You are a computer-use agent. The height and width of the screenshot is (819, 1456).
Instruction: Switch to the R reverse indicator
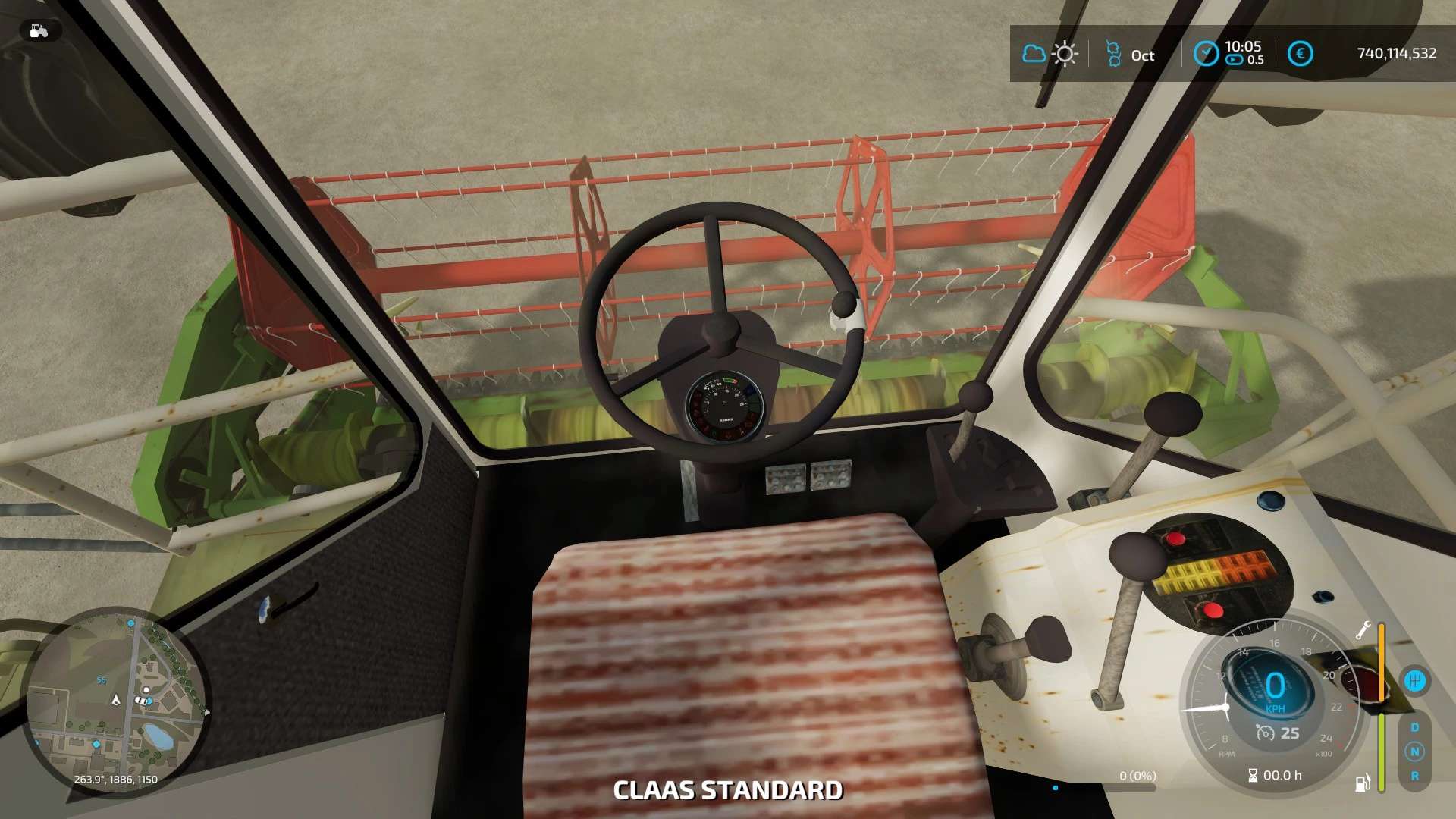click(1414, 776)
